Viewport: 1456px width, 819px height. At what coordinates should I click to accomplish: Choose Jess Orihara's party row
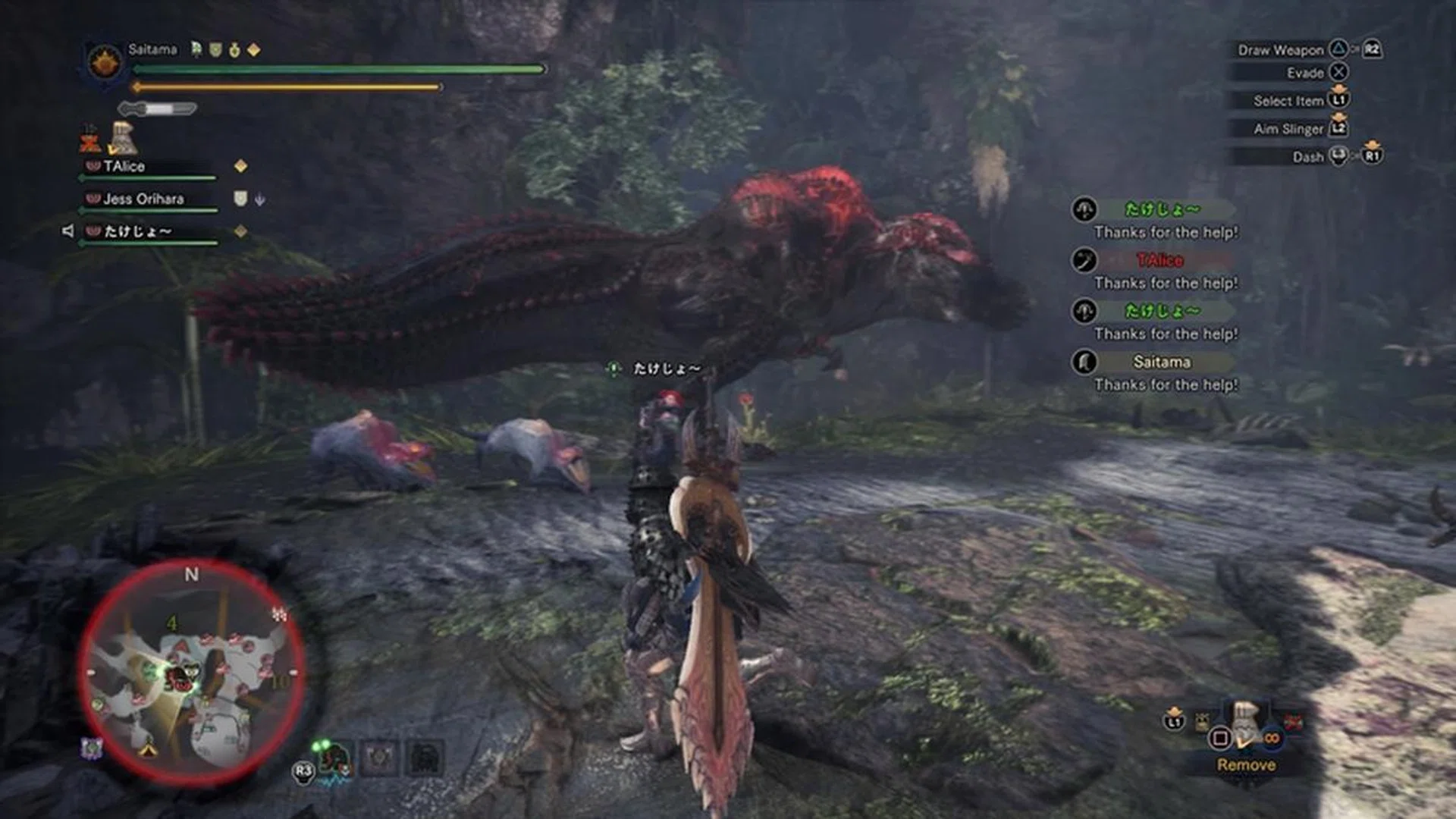pos(143,199)
